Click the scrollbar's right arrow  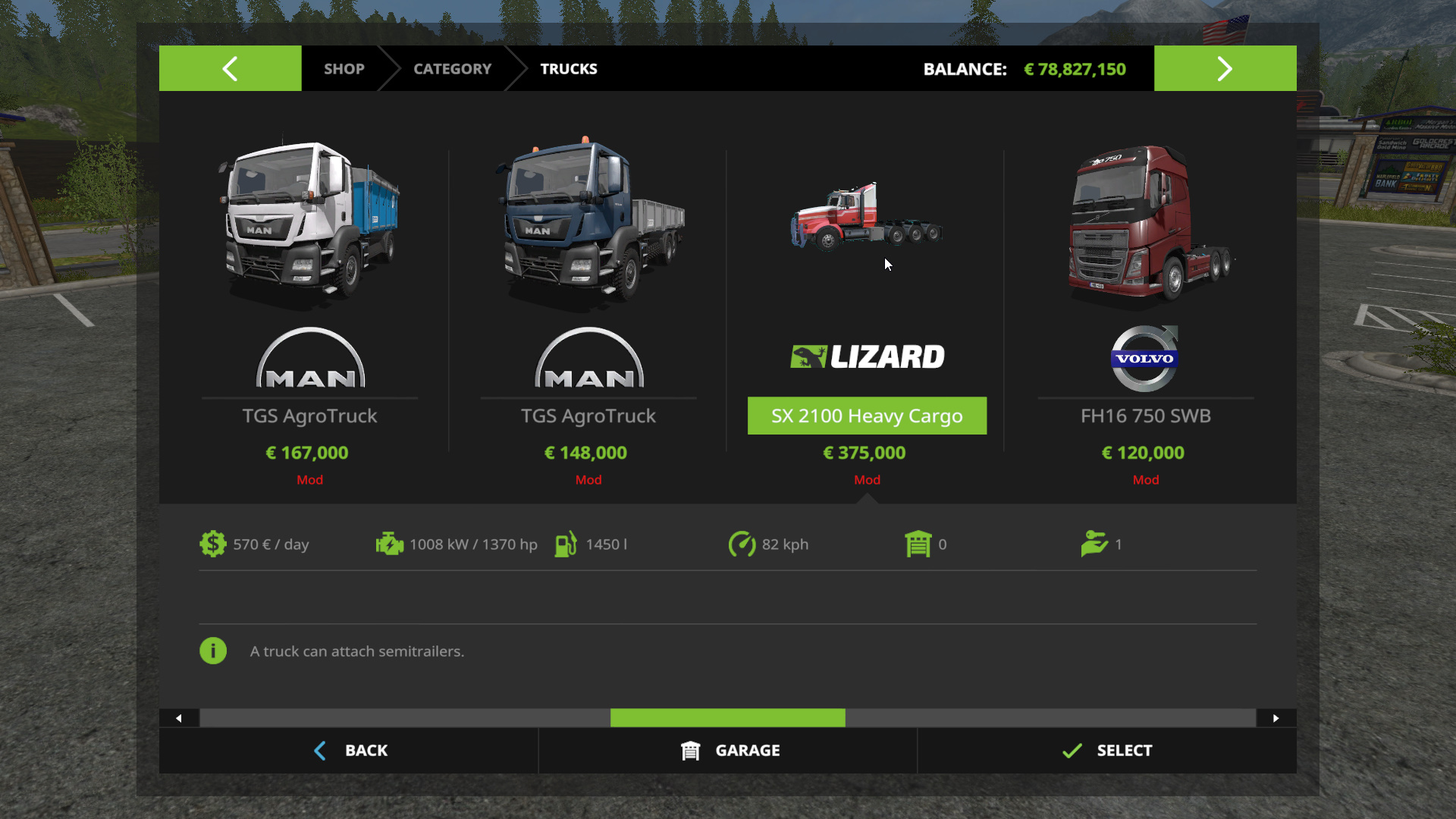pyautogui.click(x=1276, y=718)
